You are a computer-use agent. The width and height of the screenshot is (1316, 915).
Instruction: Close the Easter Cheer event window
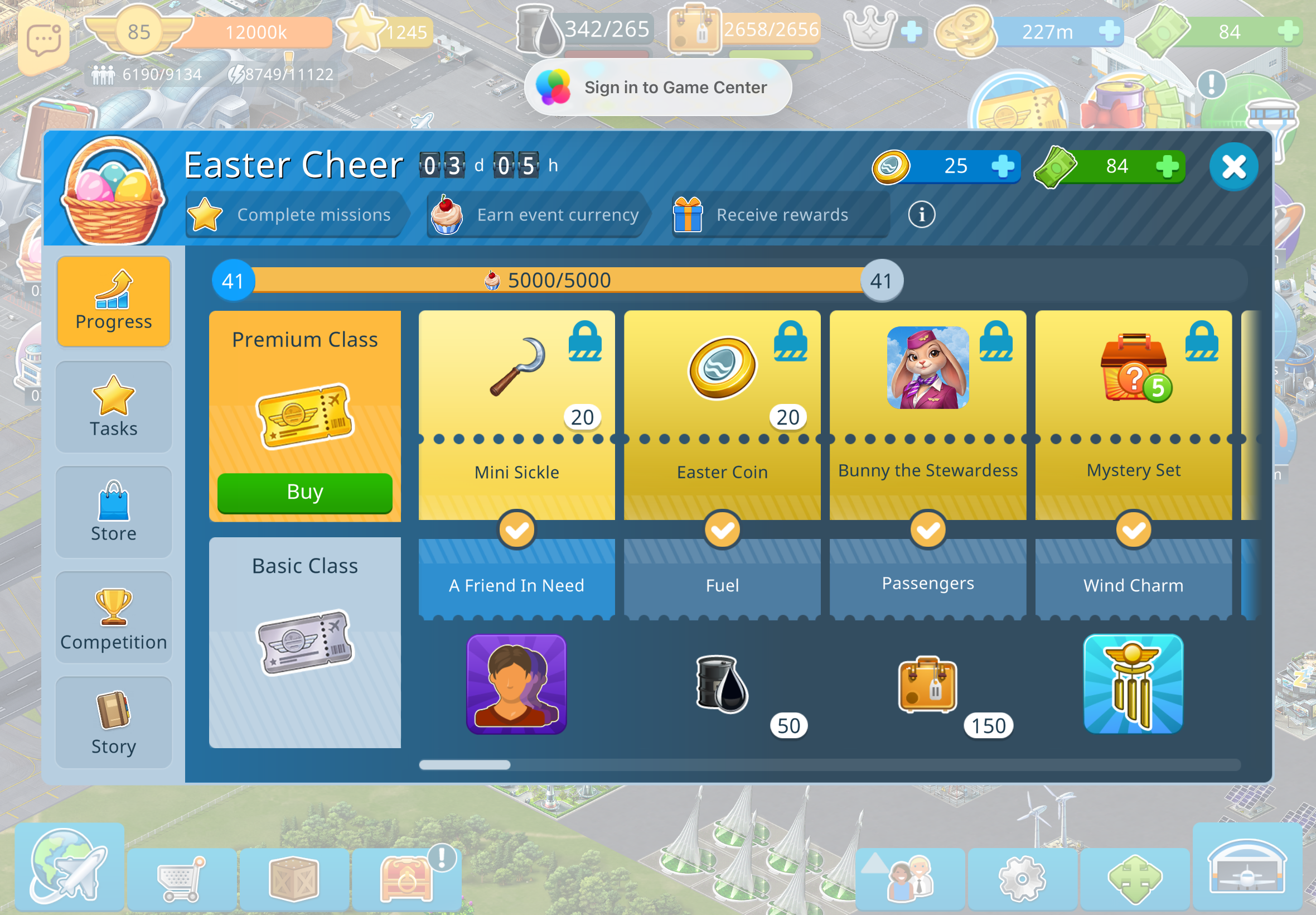[1233, 167]
